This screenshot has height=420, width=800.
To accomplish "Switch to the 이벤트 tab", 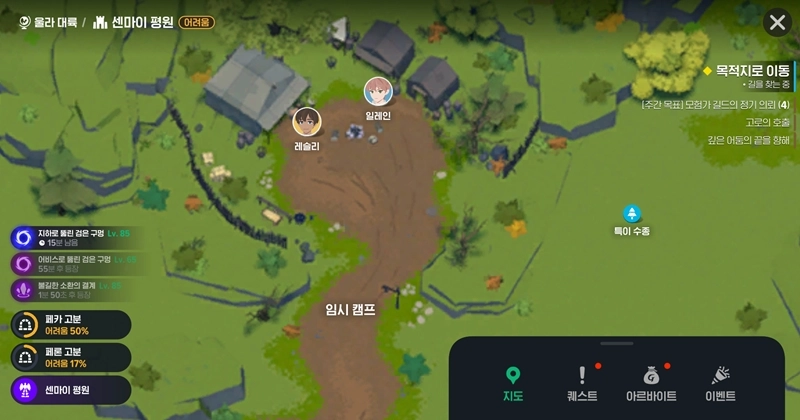I will [720, 384].
